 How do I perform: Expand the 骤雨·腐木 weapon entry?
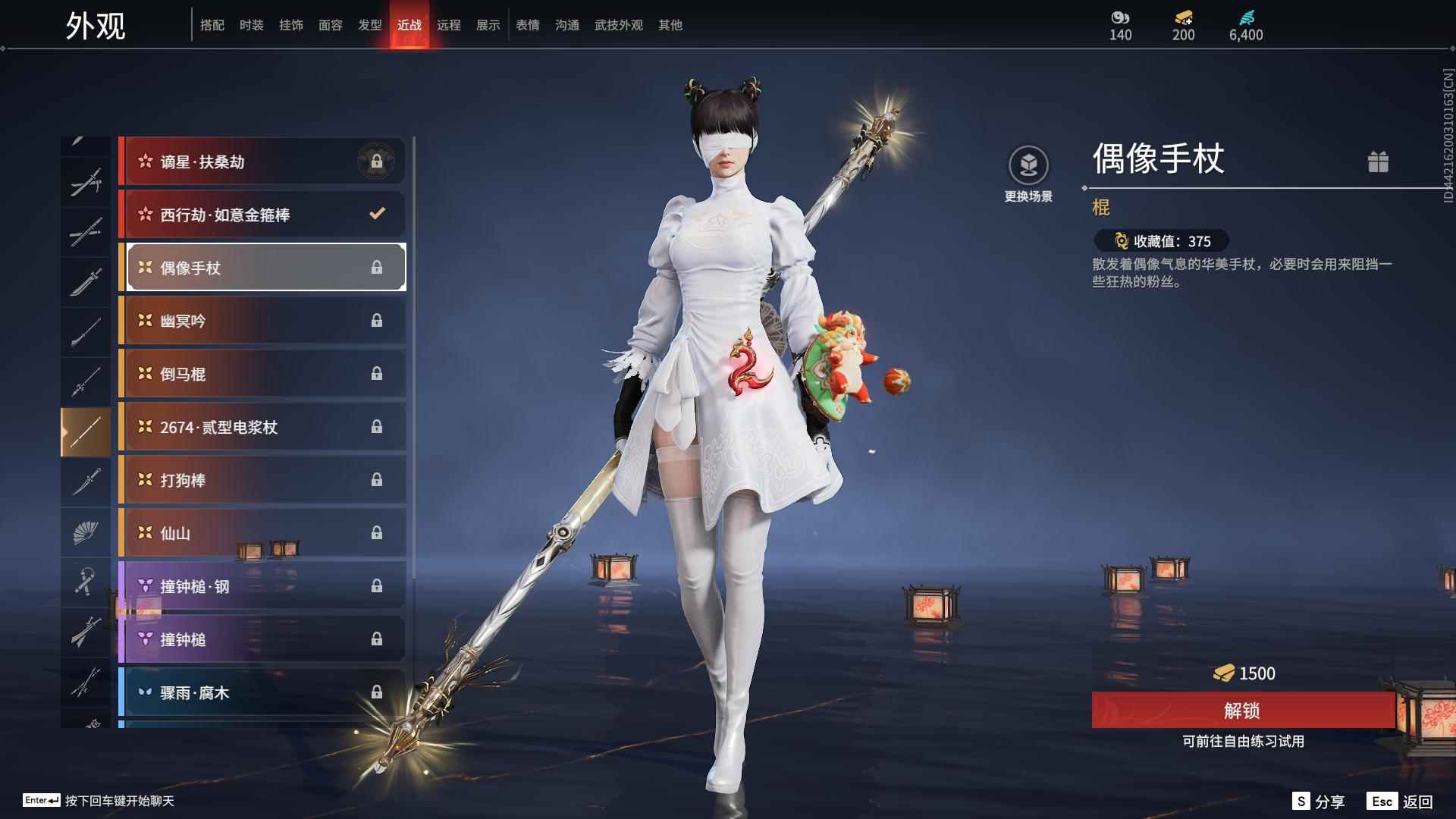[x=262, y=692]
